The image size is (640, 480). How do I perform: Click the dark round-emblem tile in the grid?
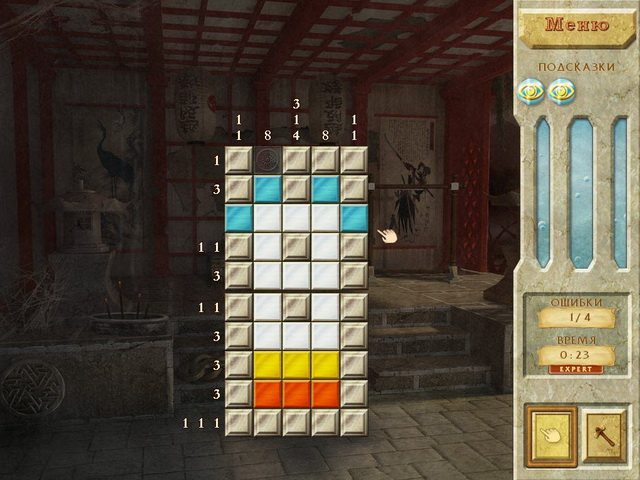tap(267, 160)
